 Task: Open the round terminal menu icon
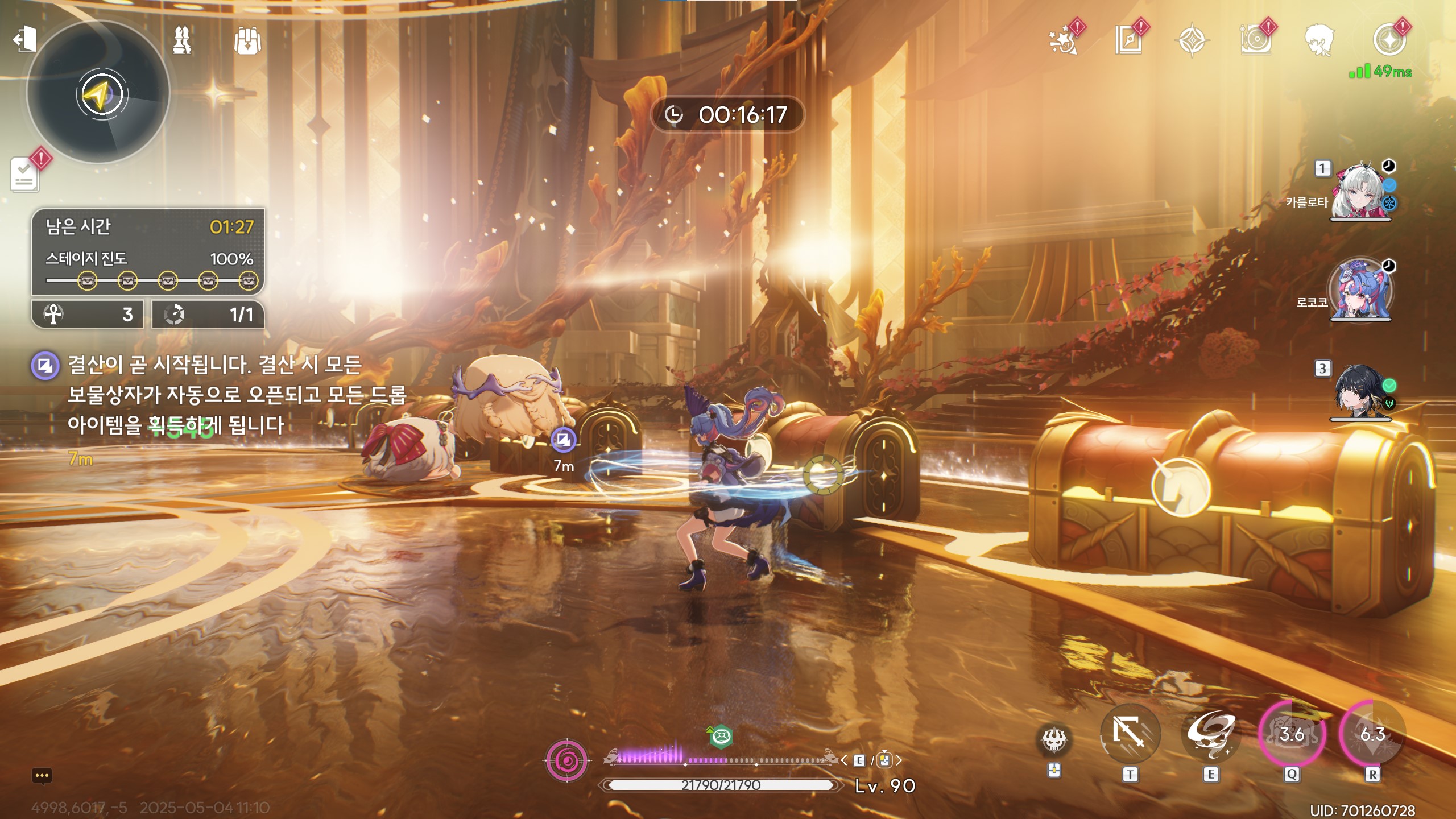tap(1388, 41)
